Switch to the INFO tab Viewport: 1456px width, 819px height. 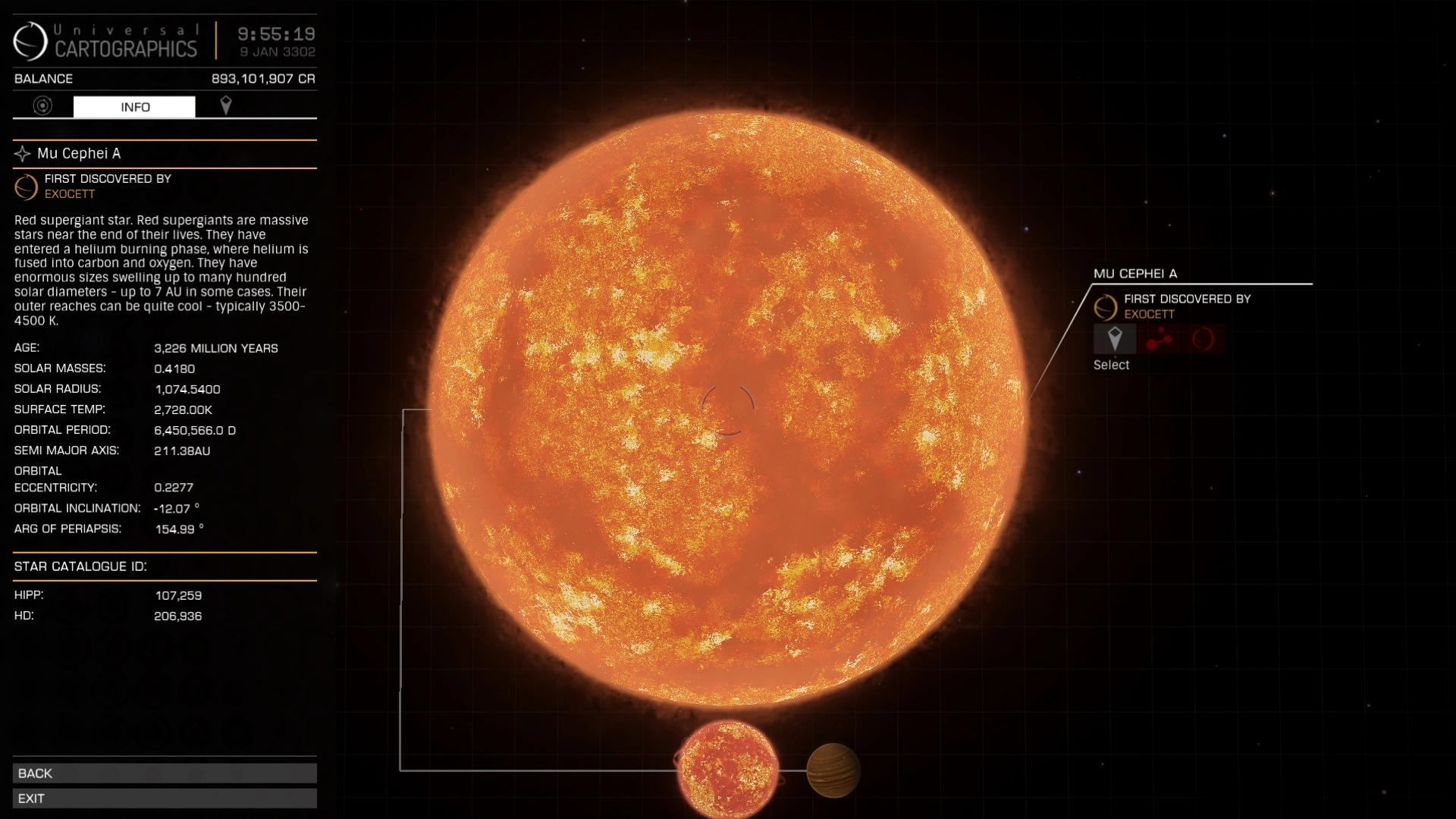point(134,106)
